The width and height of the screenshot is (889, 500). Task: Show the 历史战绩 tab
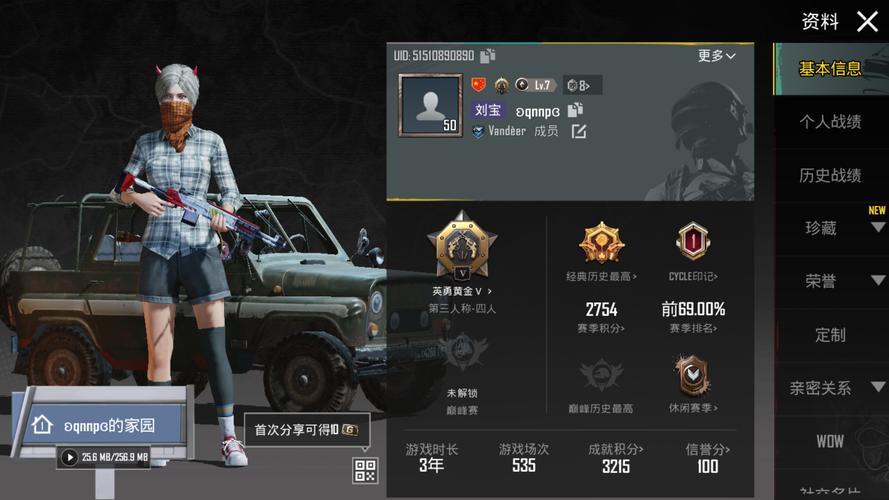point(830,176)
